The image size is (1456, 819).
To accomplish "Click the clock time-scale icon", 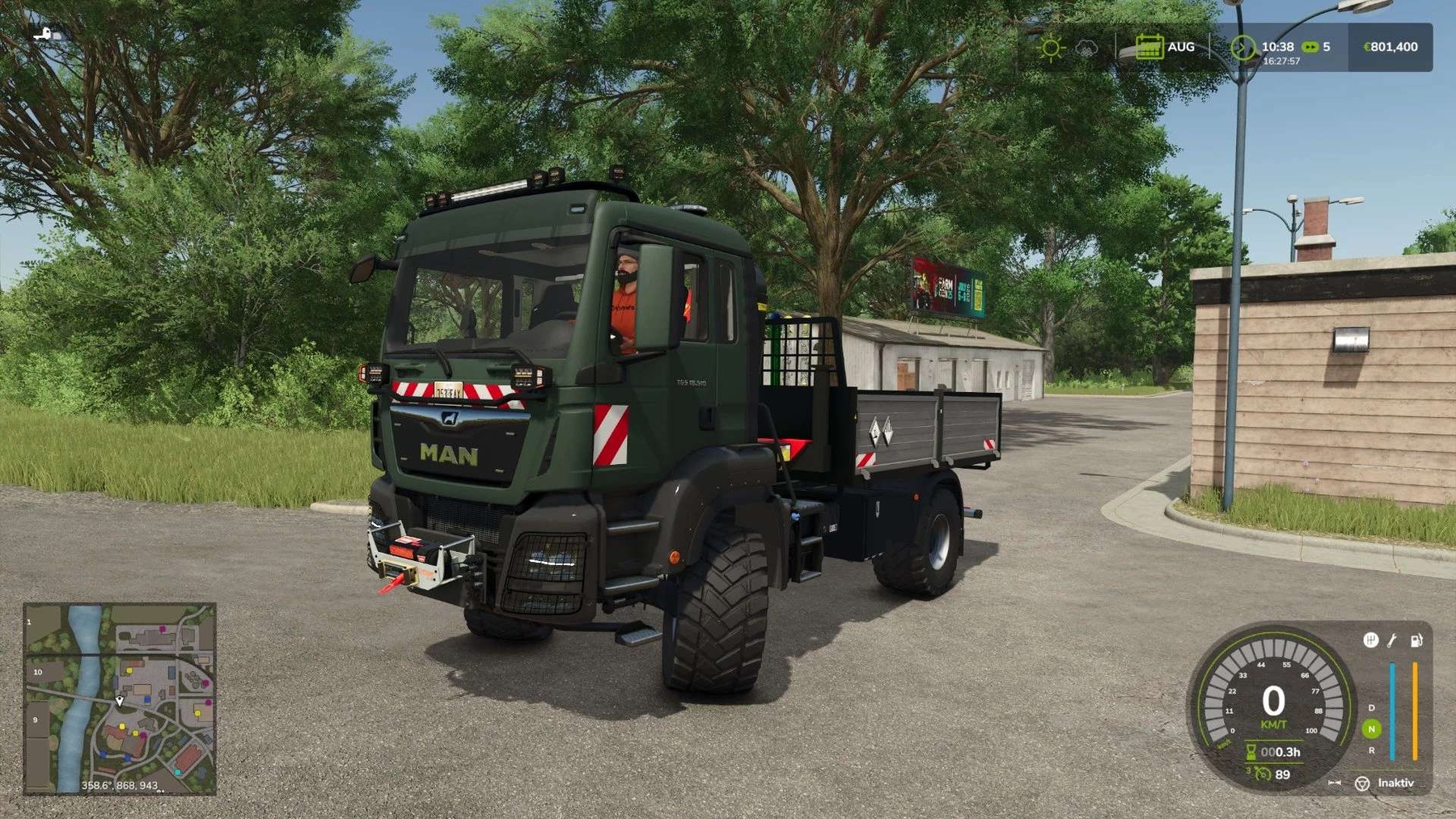I will coord(1245,48).
